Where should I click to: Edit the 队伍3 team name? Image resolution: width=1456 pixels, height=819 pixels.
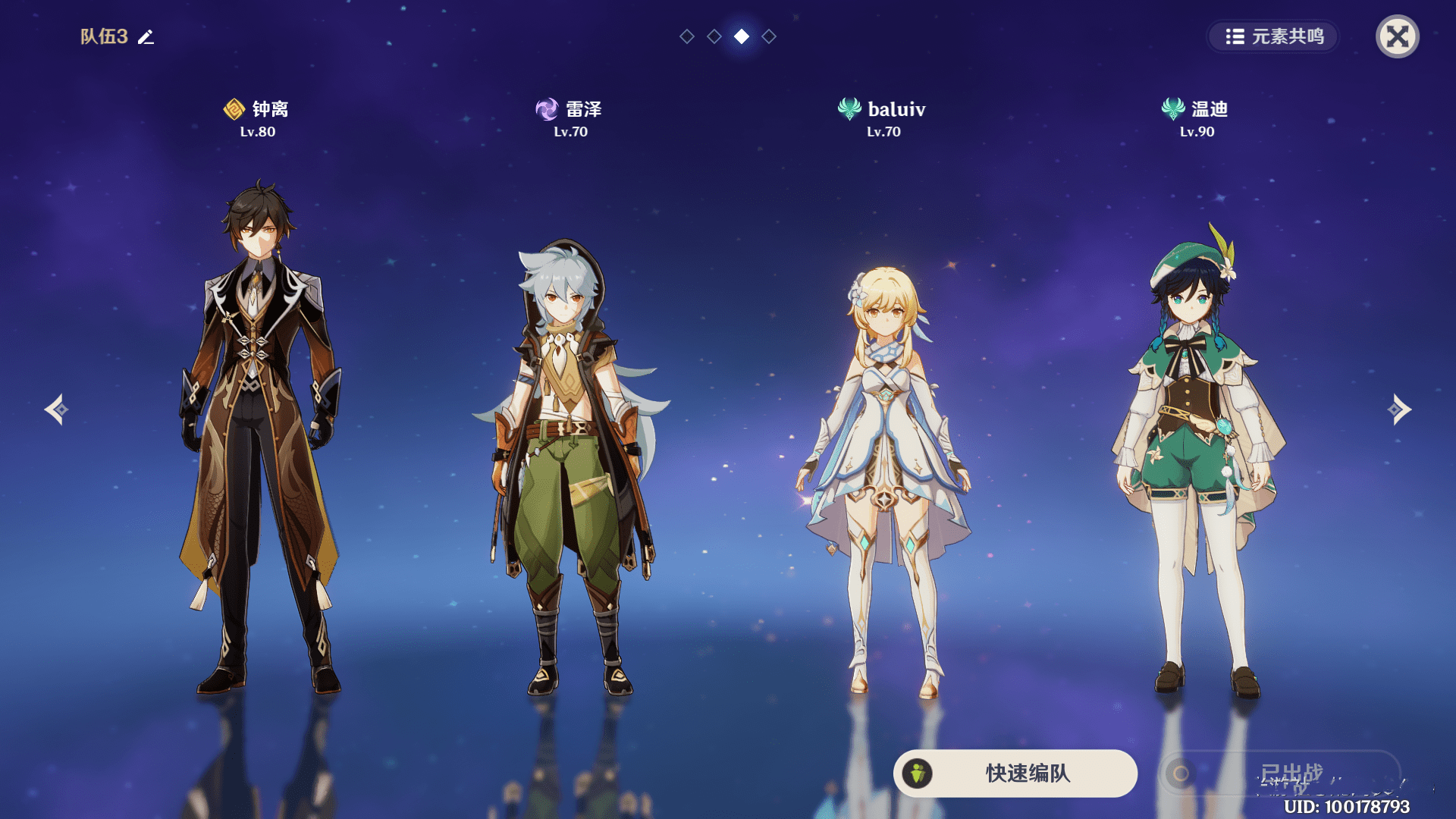(146, 37)
